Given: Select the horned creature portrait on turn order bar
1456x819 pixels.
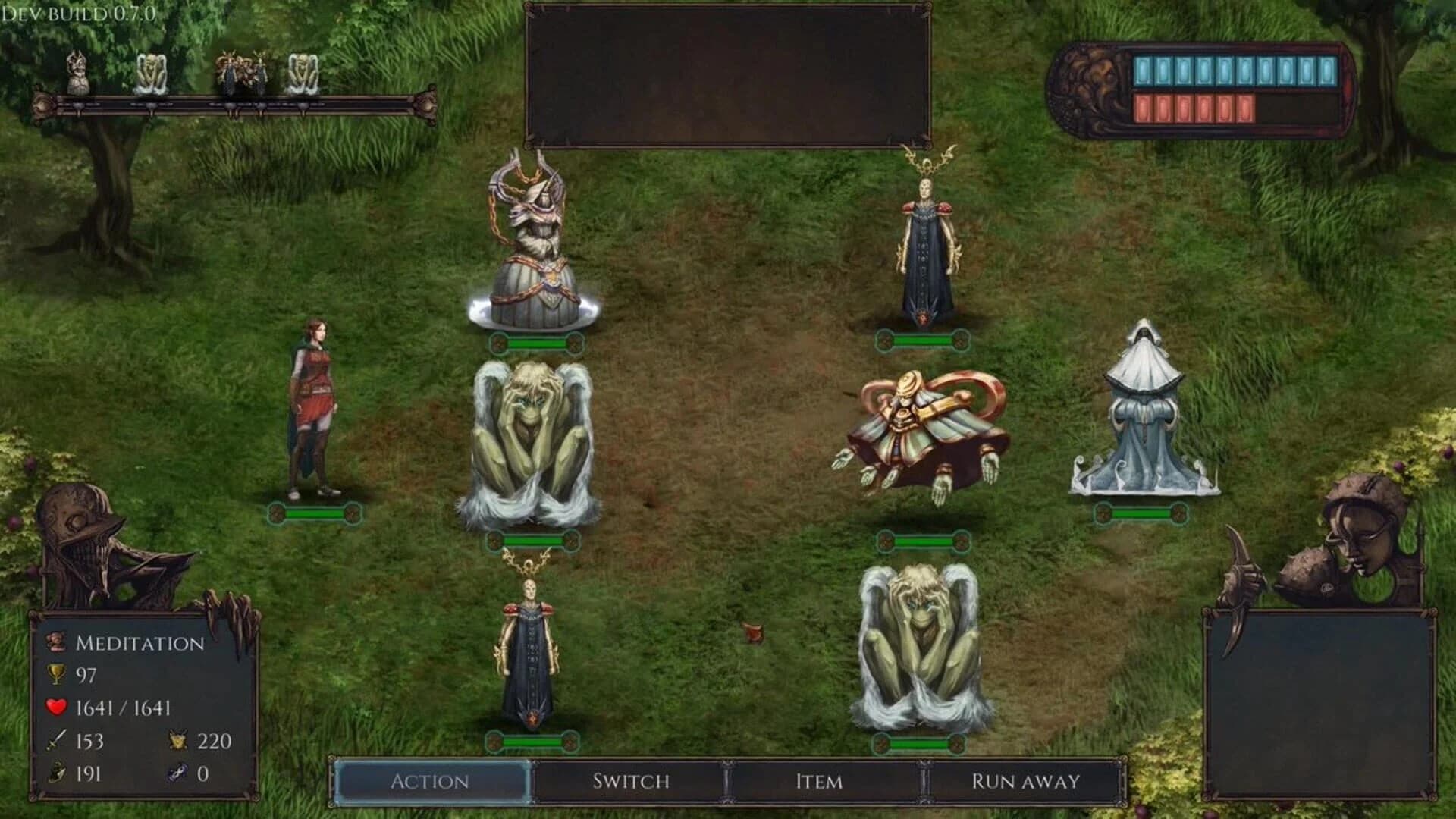Looking at the screenshot, I should click(x=80, y=71).
